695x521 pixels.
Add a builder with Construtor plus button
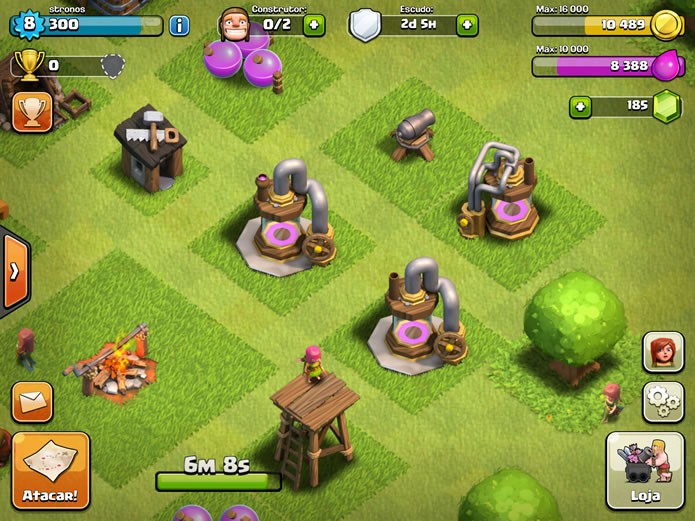click(313, 25)
